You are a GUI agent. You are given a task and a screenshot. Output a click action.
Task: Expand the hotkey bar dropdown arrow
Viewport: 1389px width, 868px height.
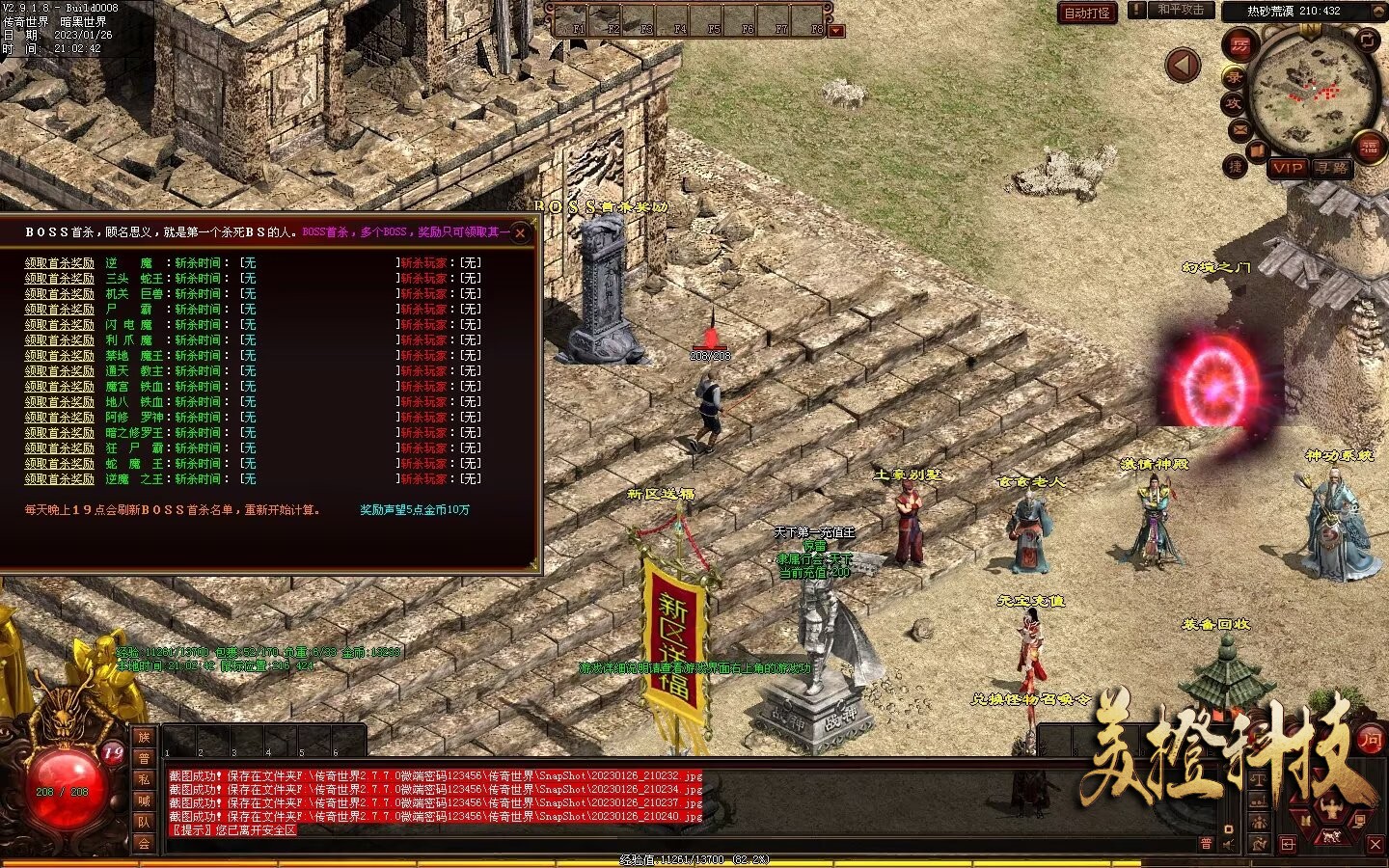pyautogui.click(x=836, y=30)
